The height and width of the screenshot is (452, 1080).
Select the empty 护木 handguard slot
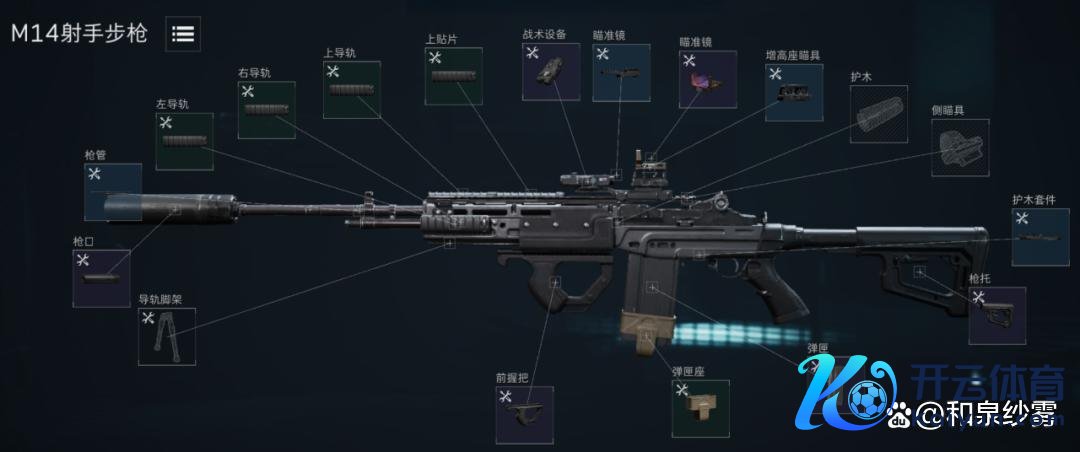pyautogui.click(x=877, y=114)
